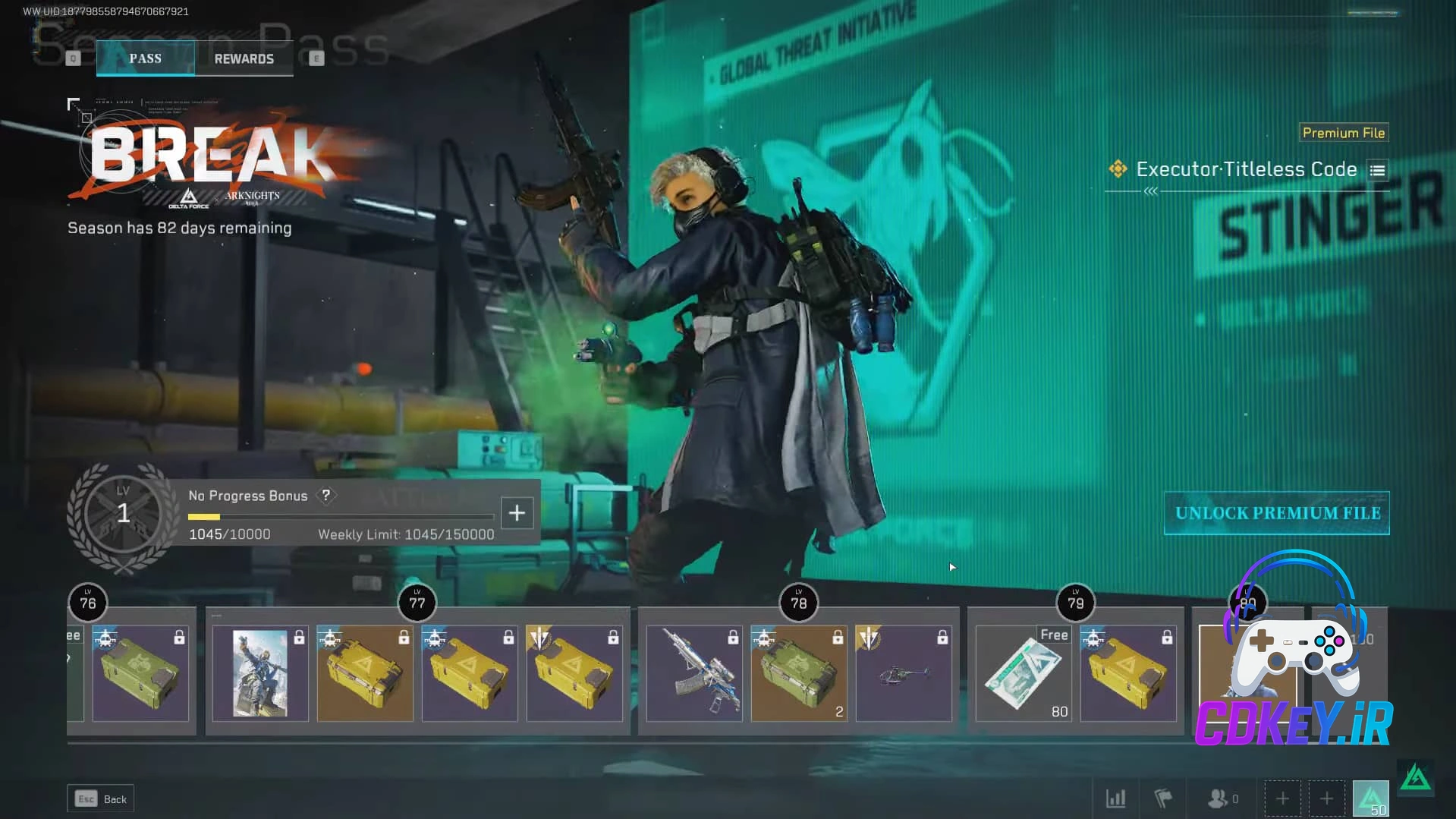This screenshot has width=1456, height=819.
Task: Go back with the Back button
Action: [101, 799]
